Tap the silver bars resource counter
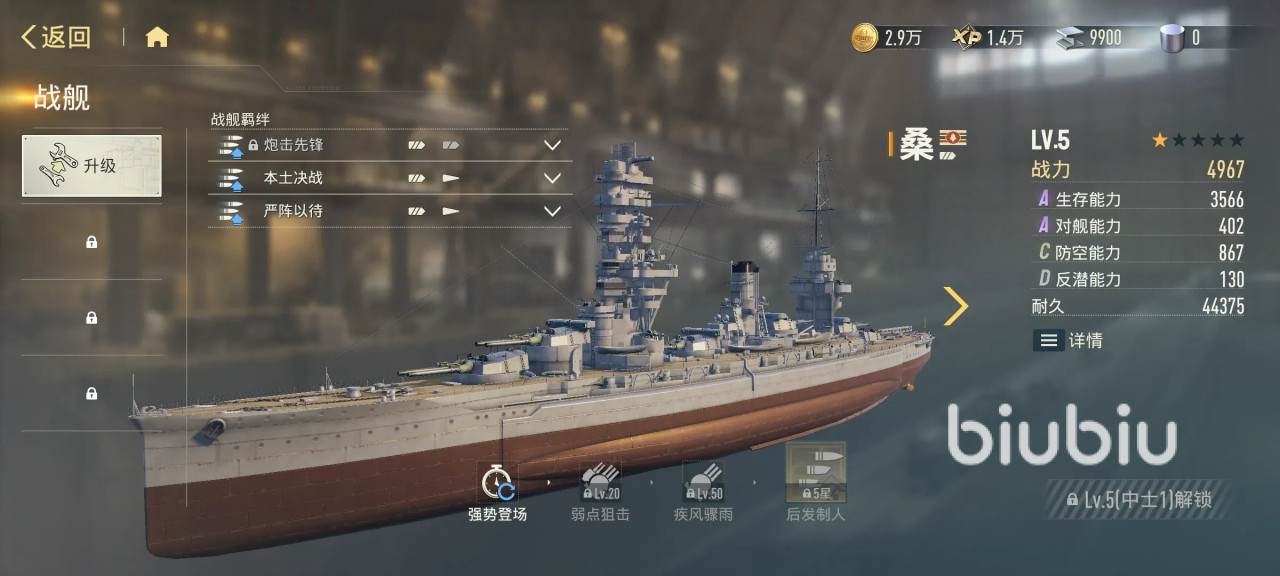Viewport: 1280px width, 576px height. pyautogui.click(x=1090, y=38)
